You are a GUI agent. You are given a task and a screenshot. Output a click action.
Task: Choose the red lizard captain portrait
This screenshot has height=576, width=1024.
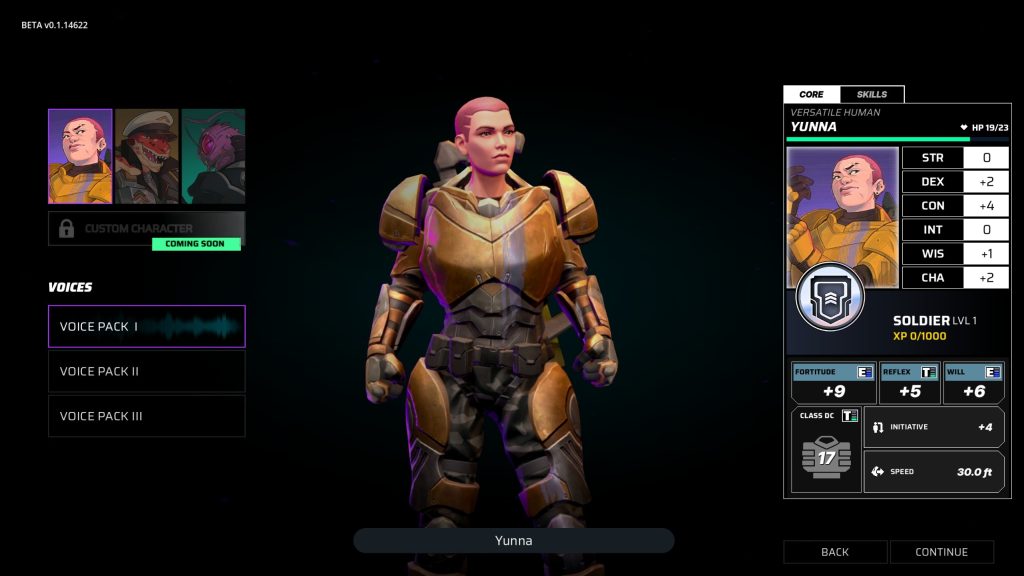point(147,156)
